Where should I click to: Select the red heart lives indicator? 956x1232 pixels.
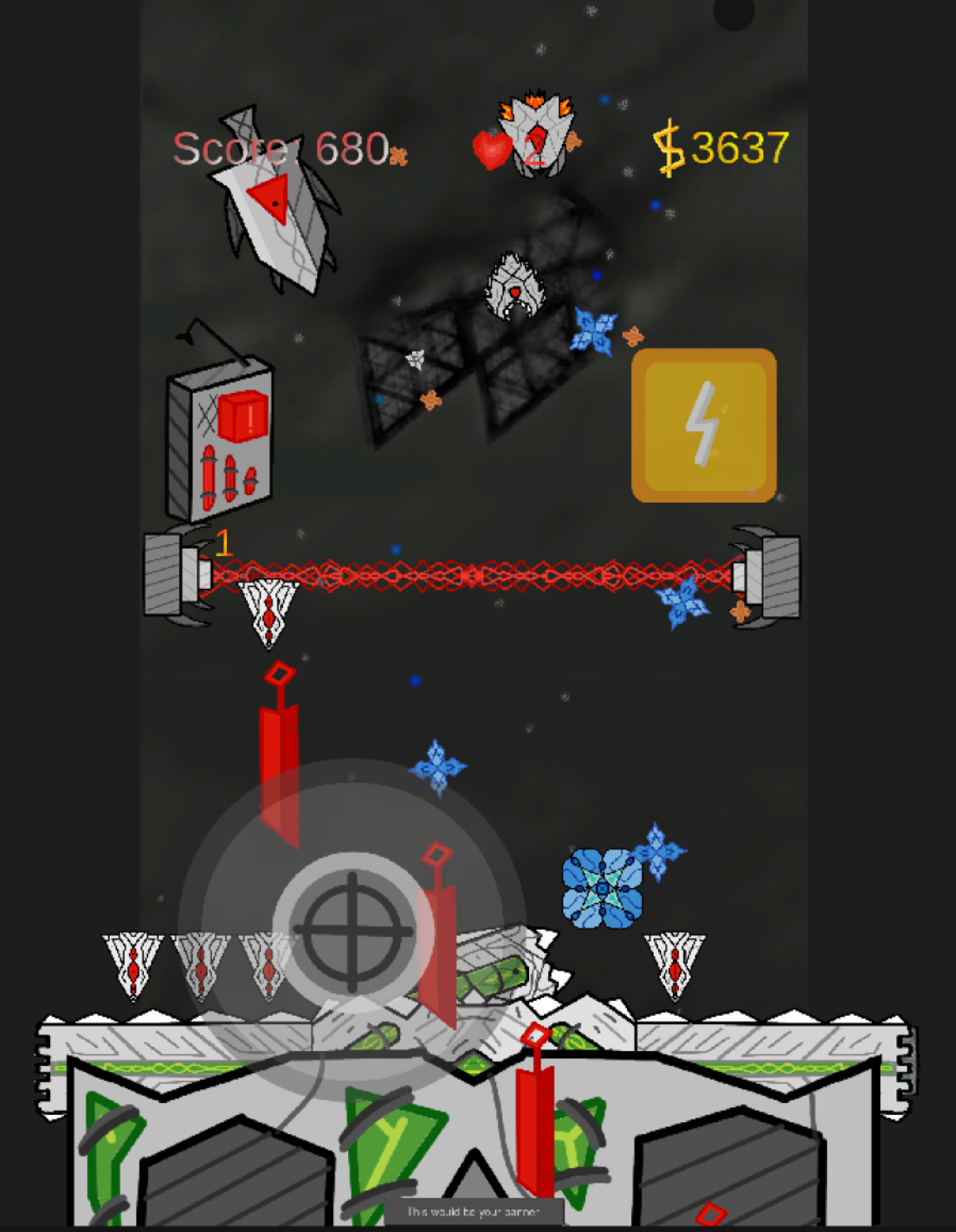pyautogui.click(x=491, y=147)
